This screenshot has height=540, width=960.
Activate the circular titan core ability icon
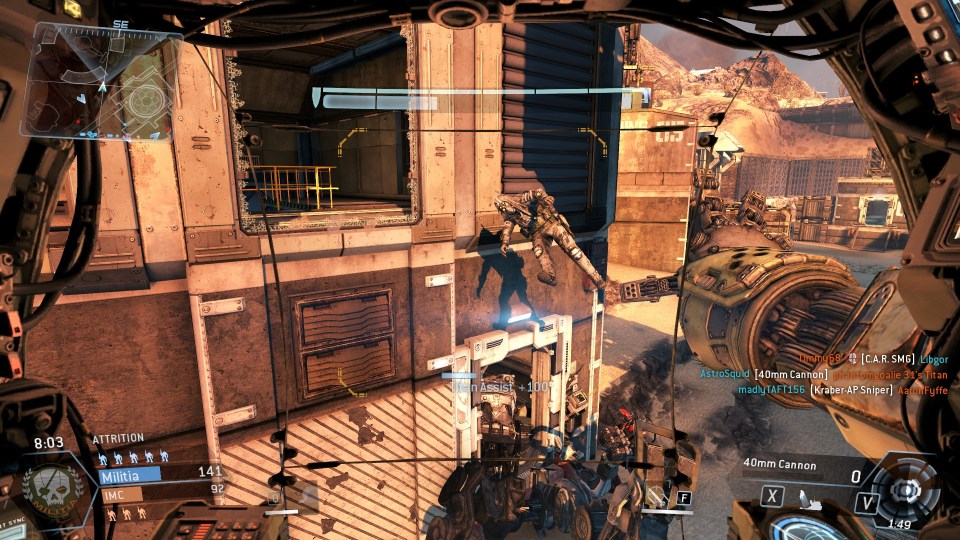905,490
